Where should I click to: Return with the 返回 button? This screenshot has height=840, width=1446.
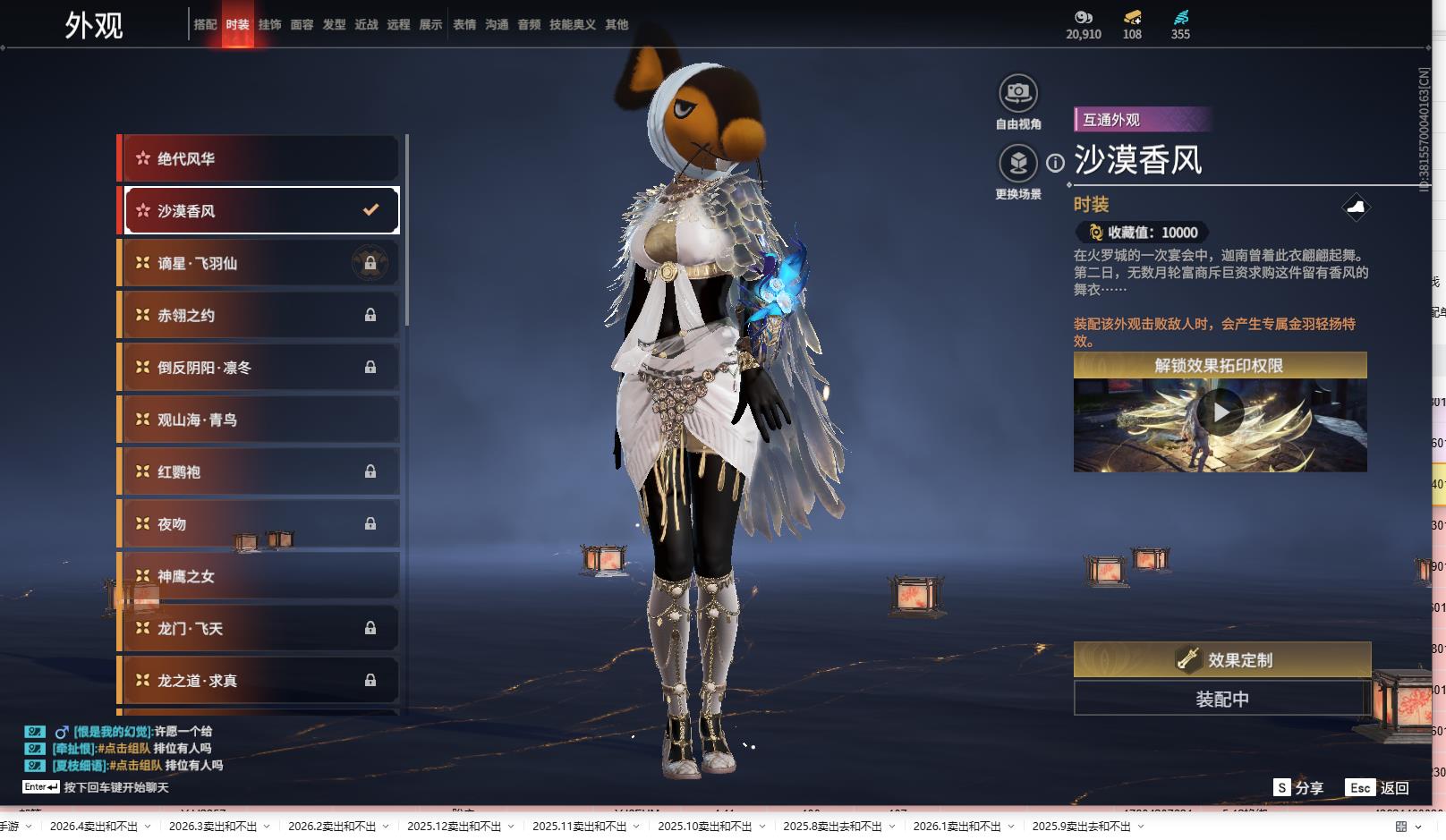point(1378,787)
